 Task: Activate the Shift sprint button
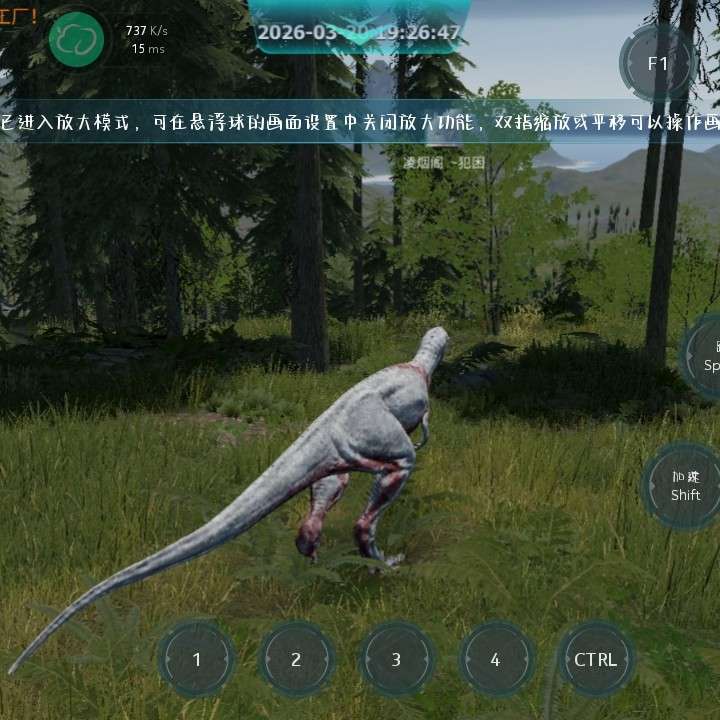point(685,487)
